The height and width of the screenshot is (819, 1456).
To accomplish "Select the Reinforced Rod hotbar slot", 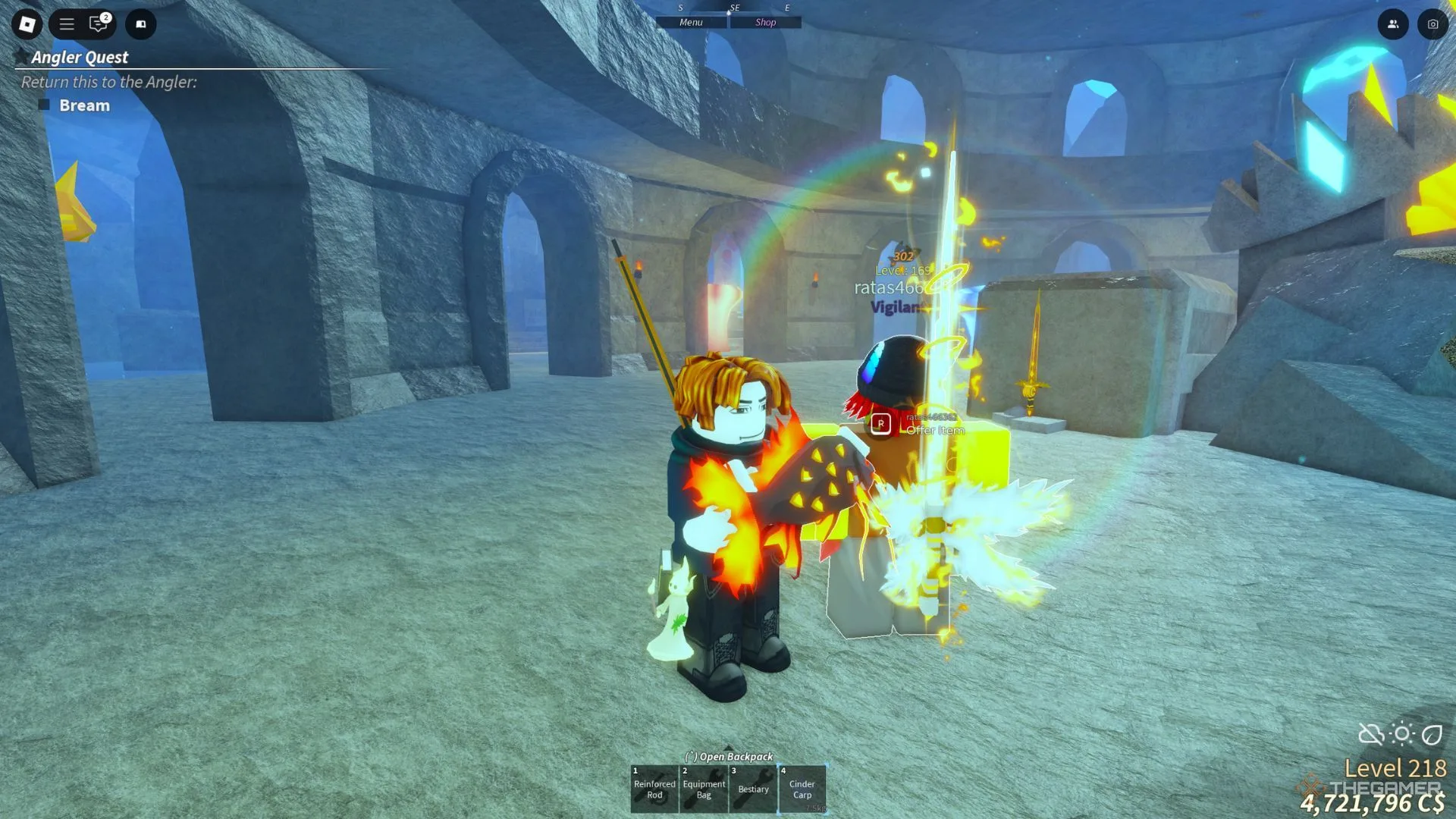I will [654, 789].
